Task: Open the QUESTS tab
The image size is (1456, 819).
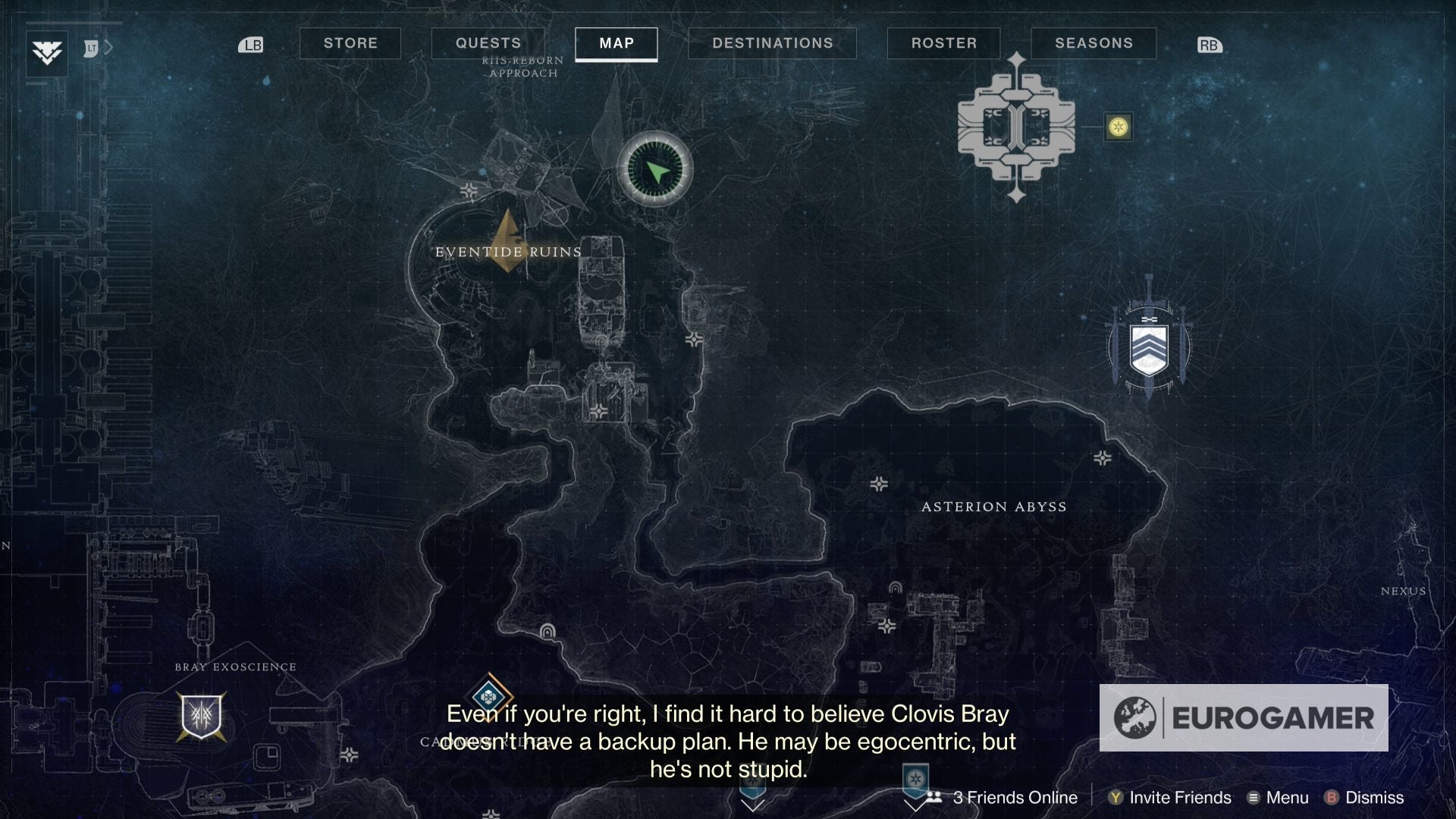Action: (488, 43)
